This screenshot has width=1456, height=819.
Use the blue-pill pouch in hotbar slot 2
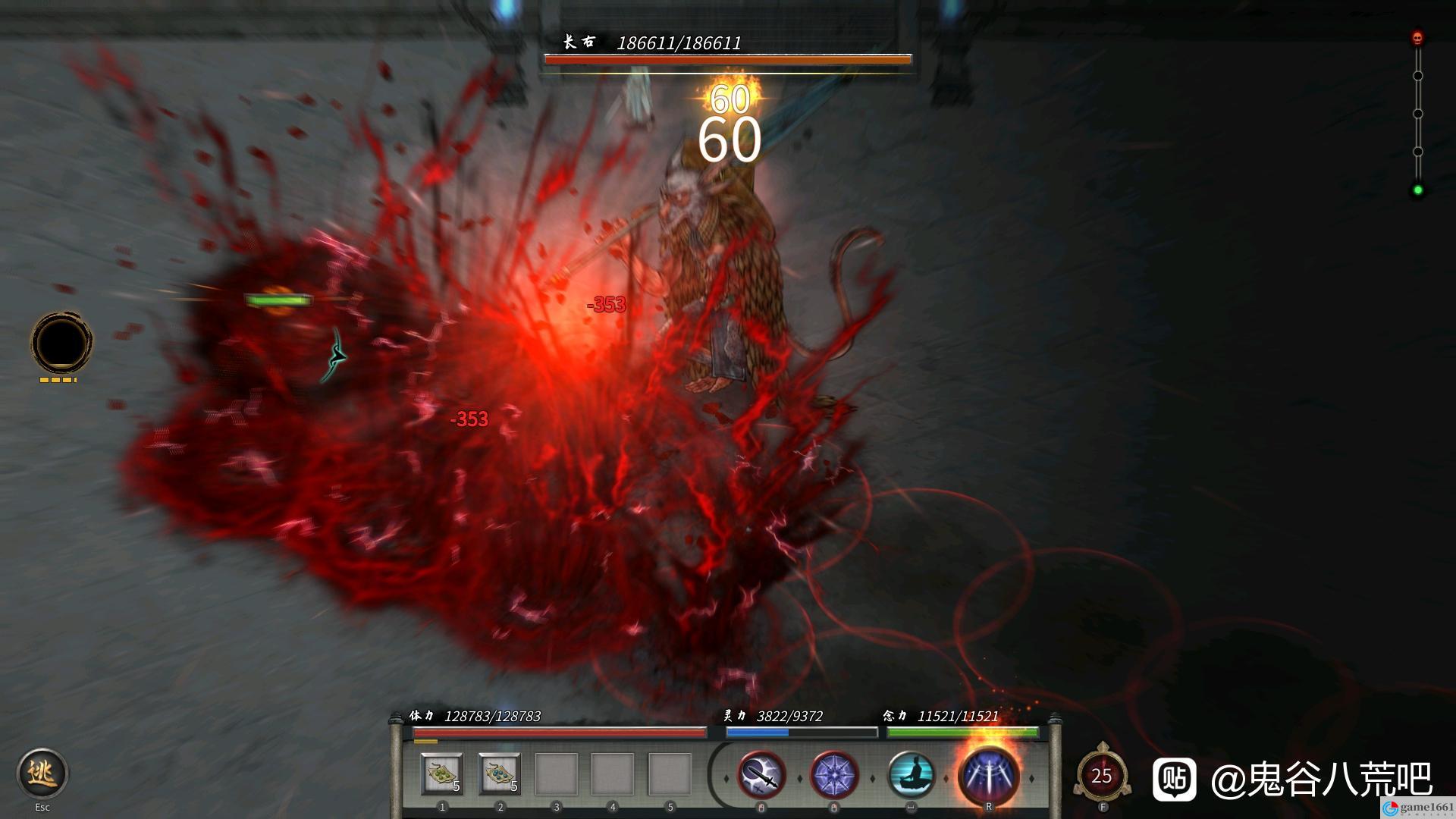pyautogui.click(x=499, y=774)
